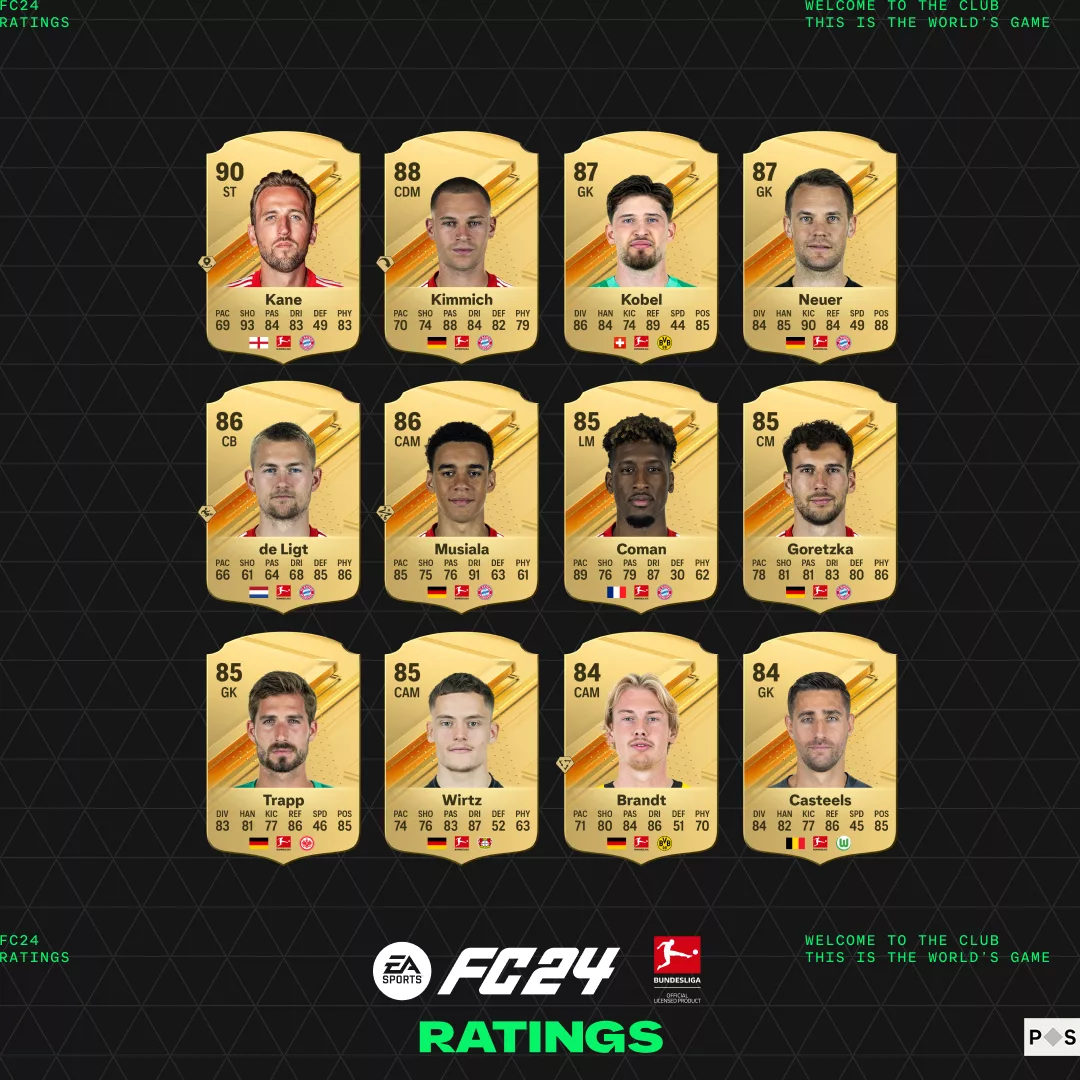Open the Wirtz CAM card
The image size is (1080, 1080).
click(462, 745)
